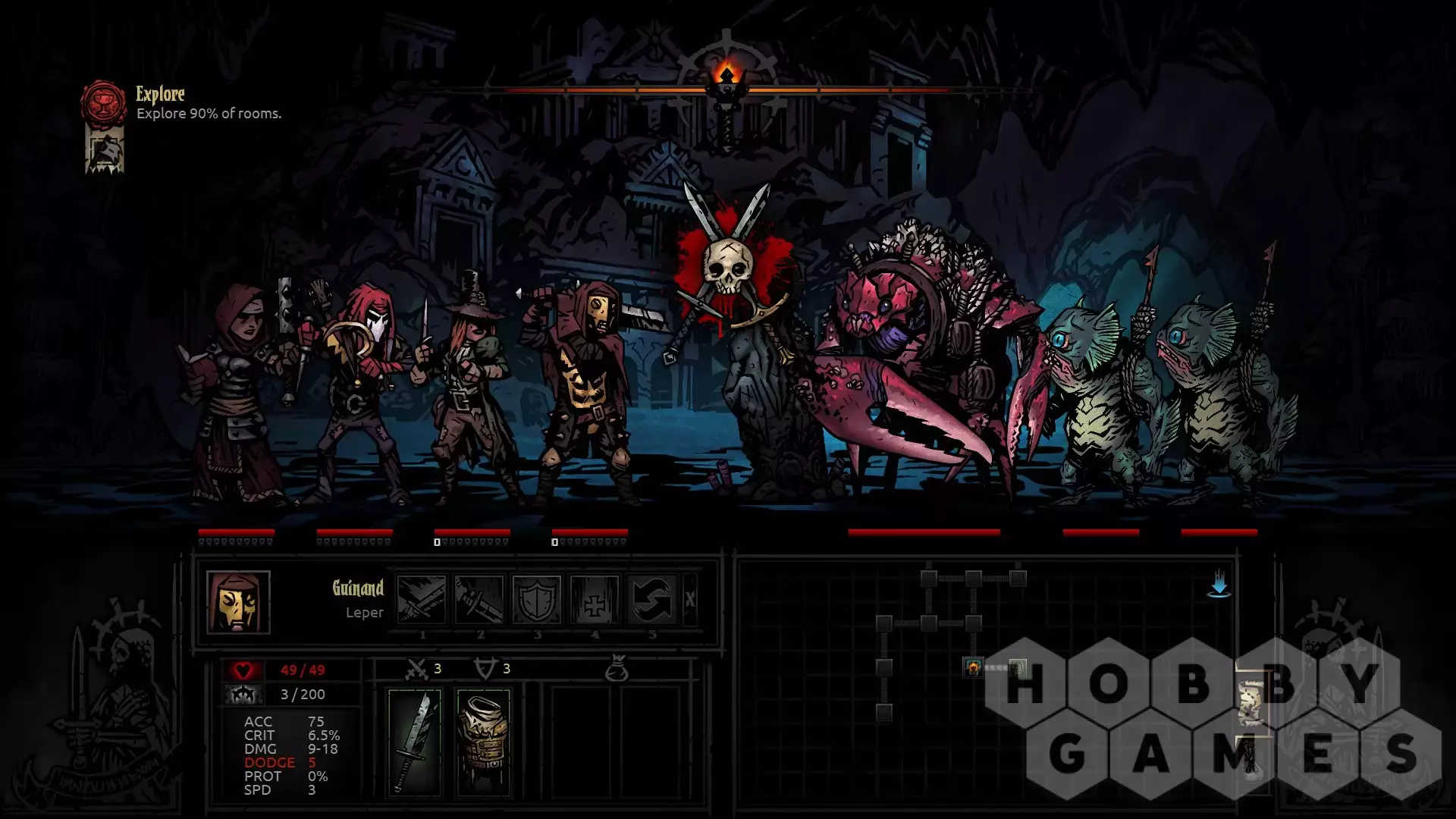
Task: Select the equipped greatsword weapon slot
Action: click(414, 742)
